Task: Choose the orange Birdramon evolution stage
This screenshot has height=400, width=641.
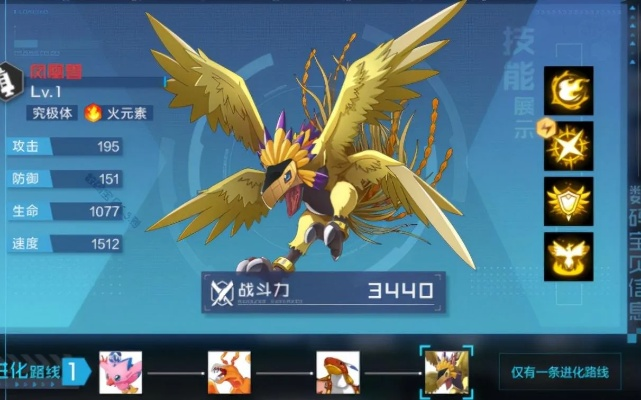Action: [229, 372]
